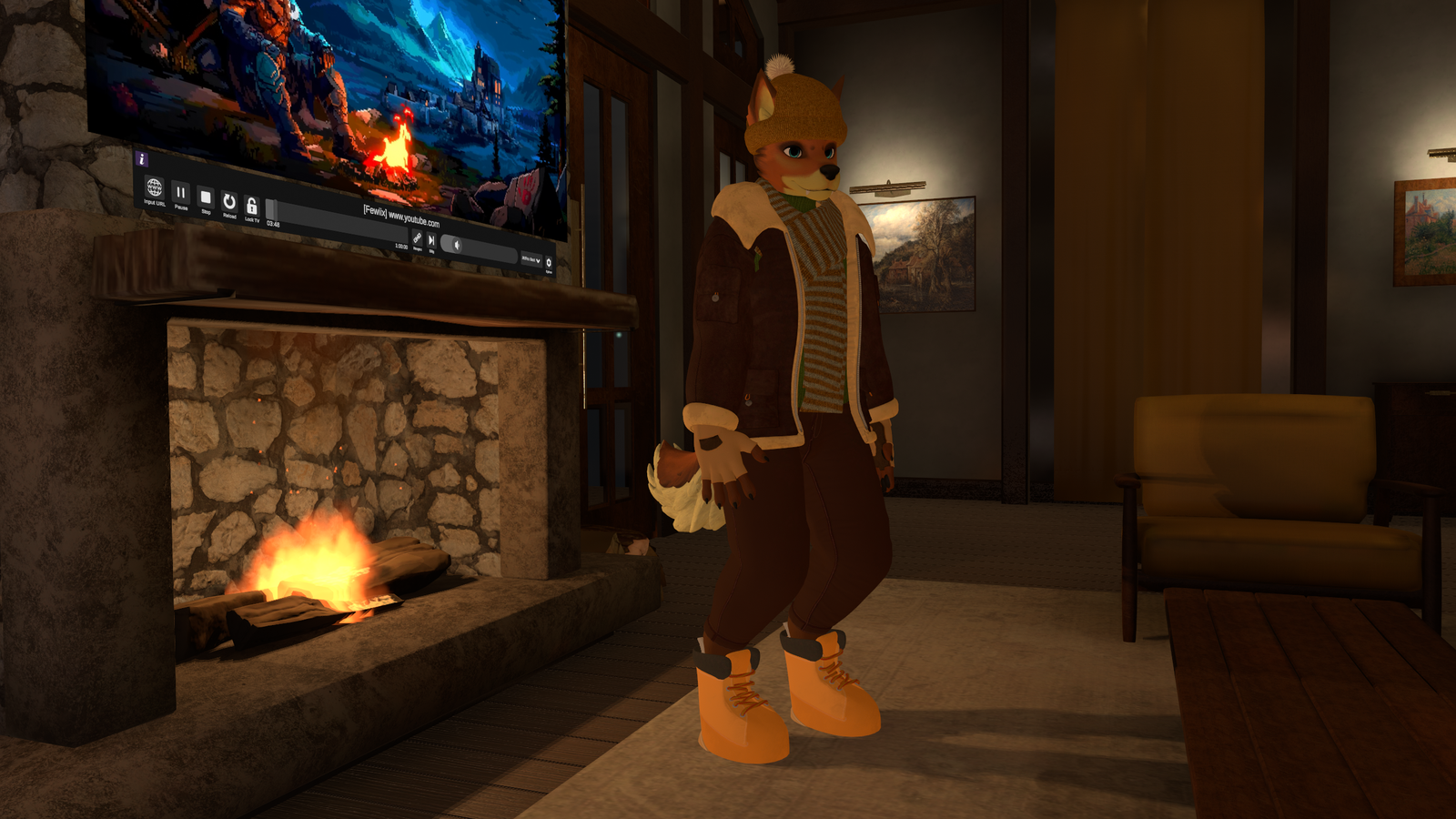Skip to the next video
The height and width of the screenshot is (819, 1456).
point(431,241)
